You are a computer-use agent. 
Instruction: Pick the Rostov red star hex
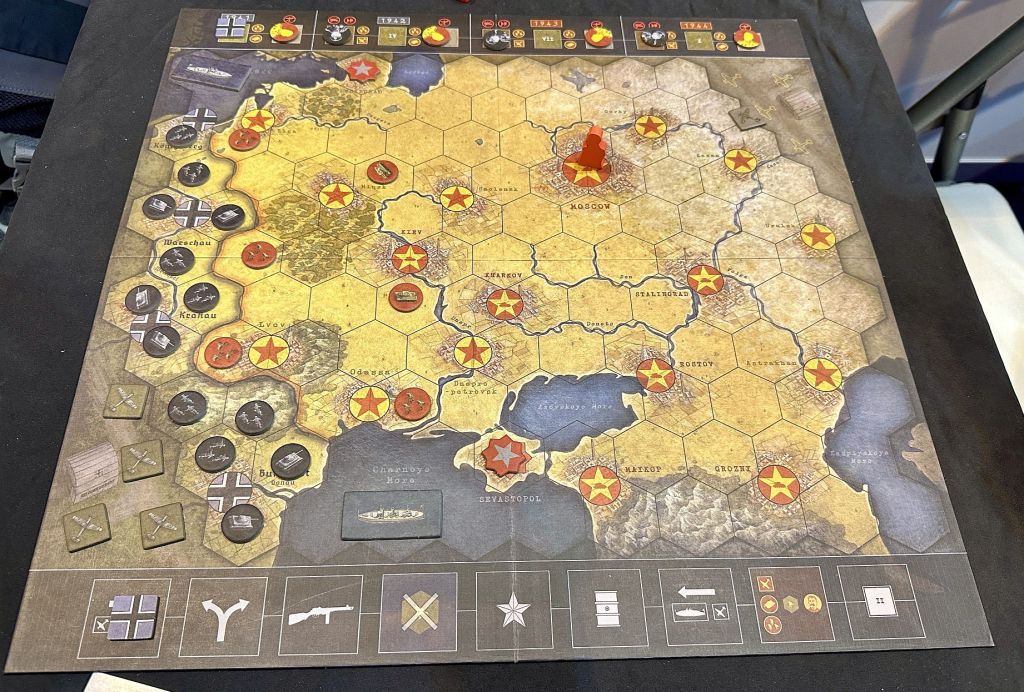[655, 374]
